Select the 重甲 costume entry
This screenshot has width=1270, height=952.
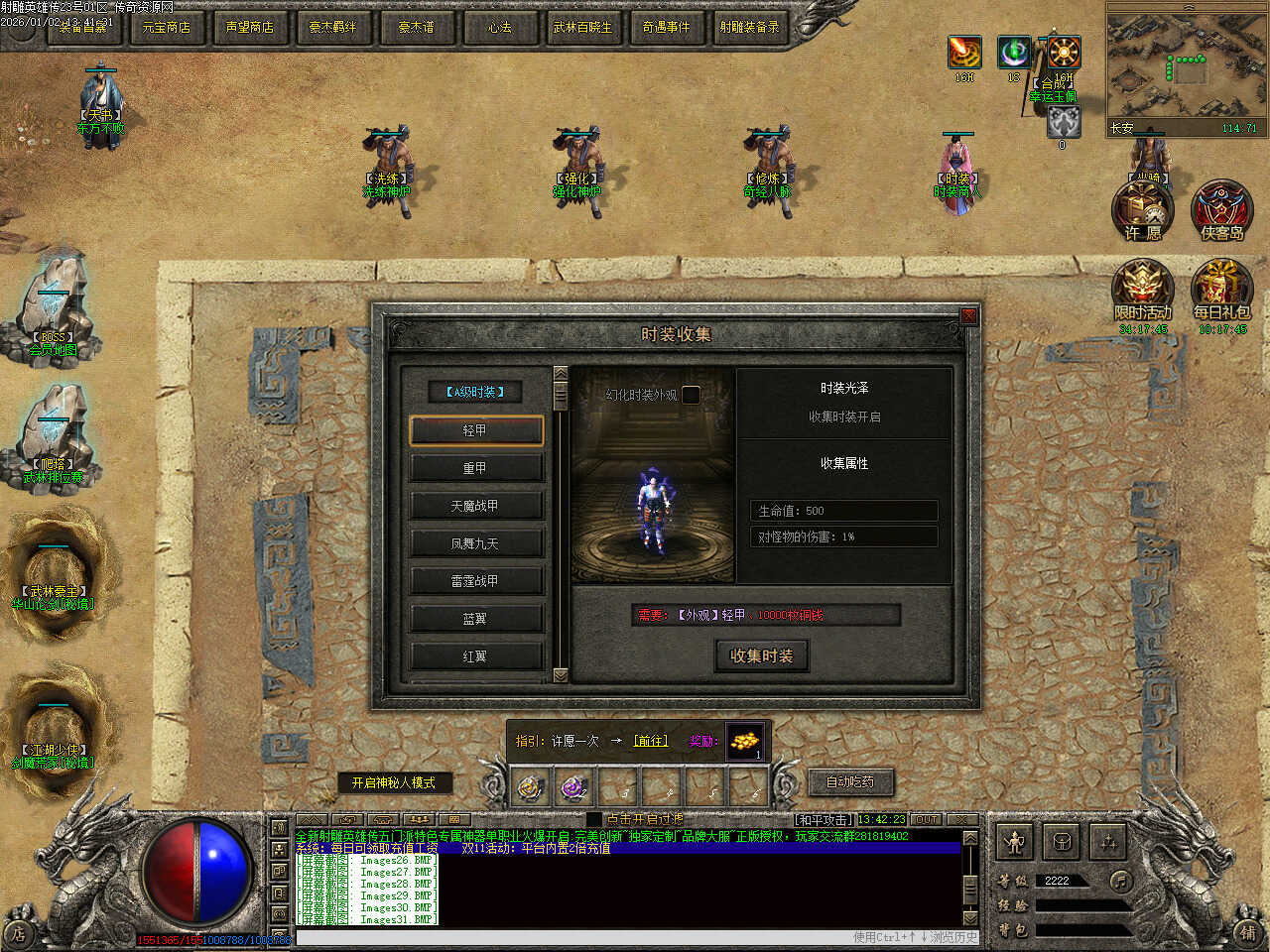[475, 468]
